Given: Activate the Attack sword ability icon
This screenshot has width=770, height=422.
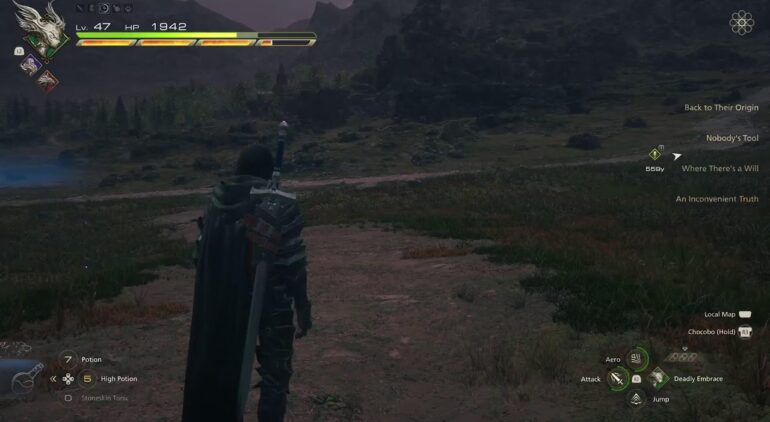Looking at the screenshot, I should pyautogui.click(x=617, y=379).
